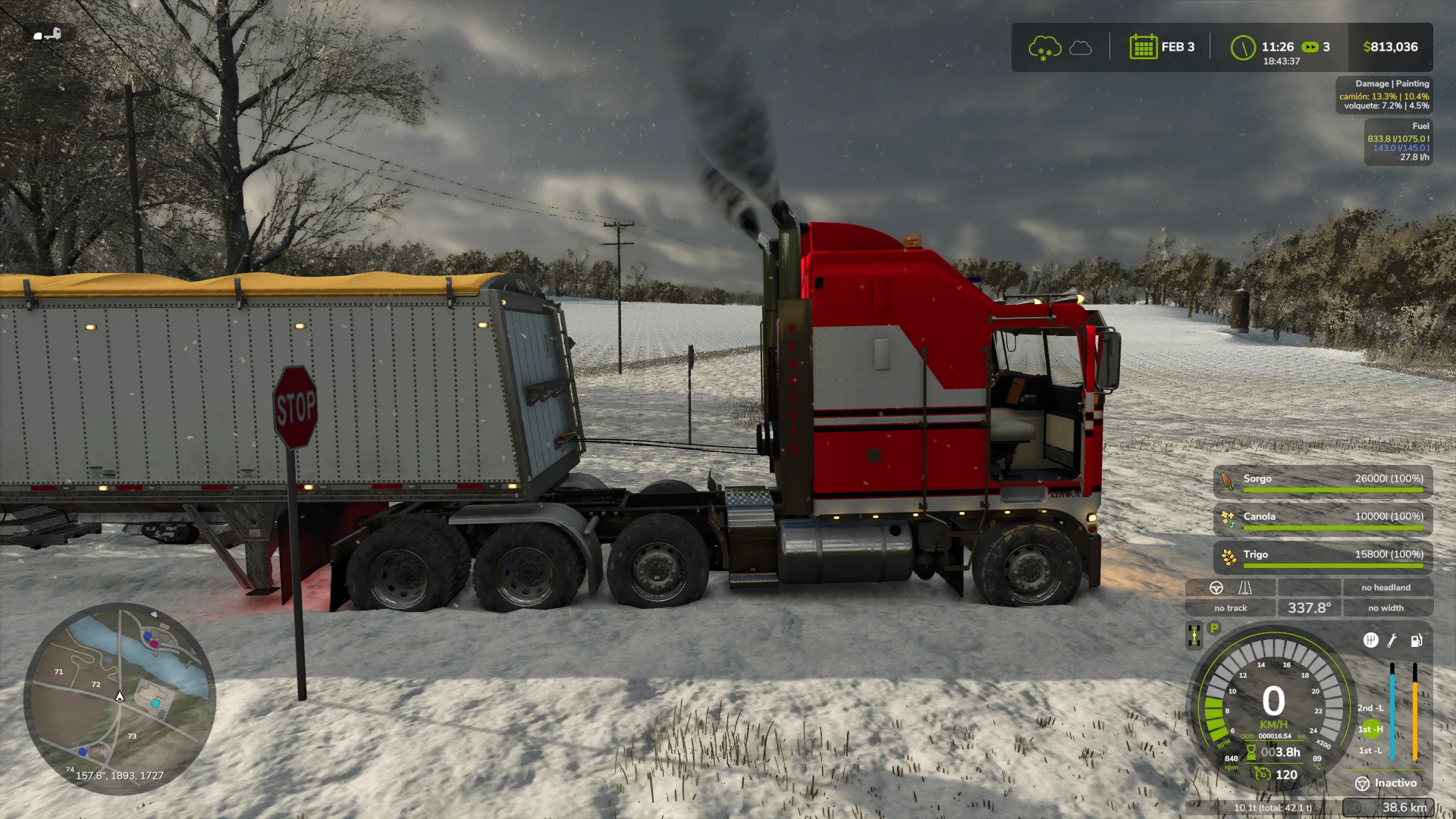
Task: Click the green time-acceleration fast-forward icon
Action: click(1310, 47)
